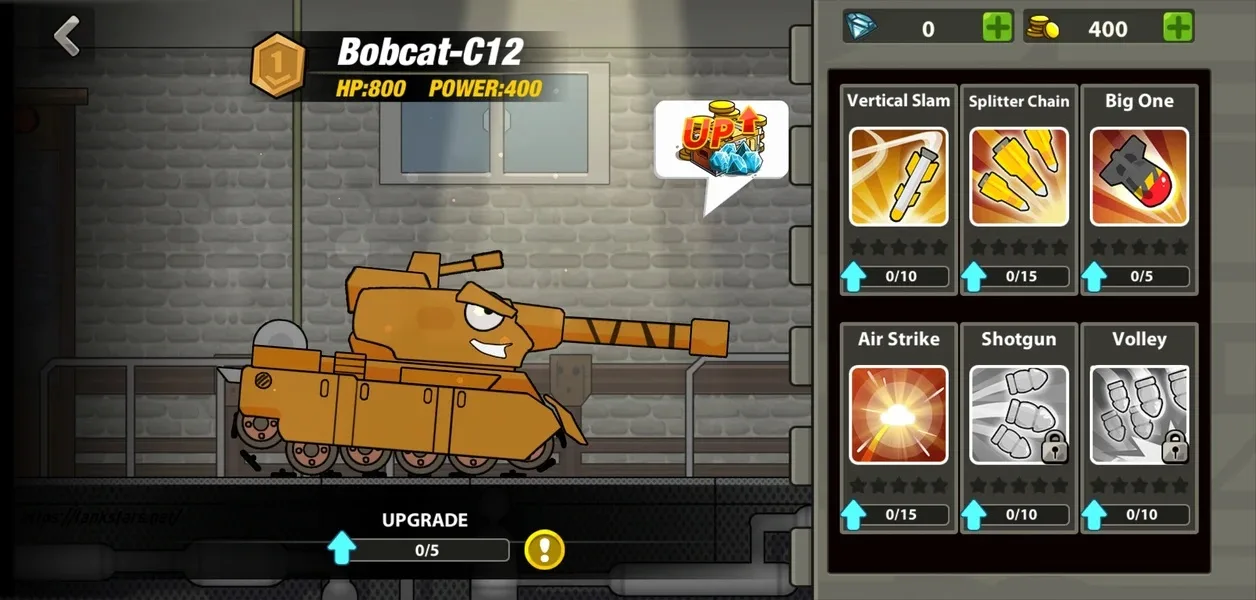Tap the locked Shotgun weapon

tap(1018, 414)
